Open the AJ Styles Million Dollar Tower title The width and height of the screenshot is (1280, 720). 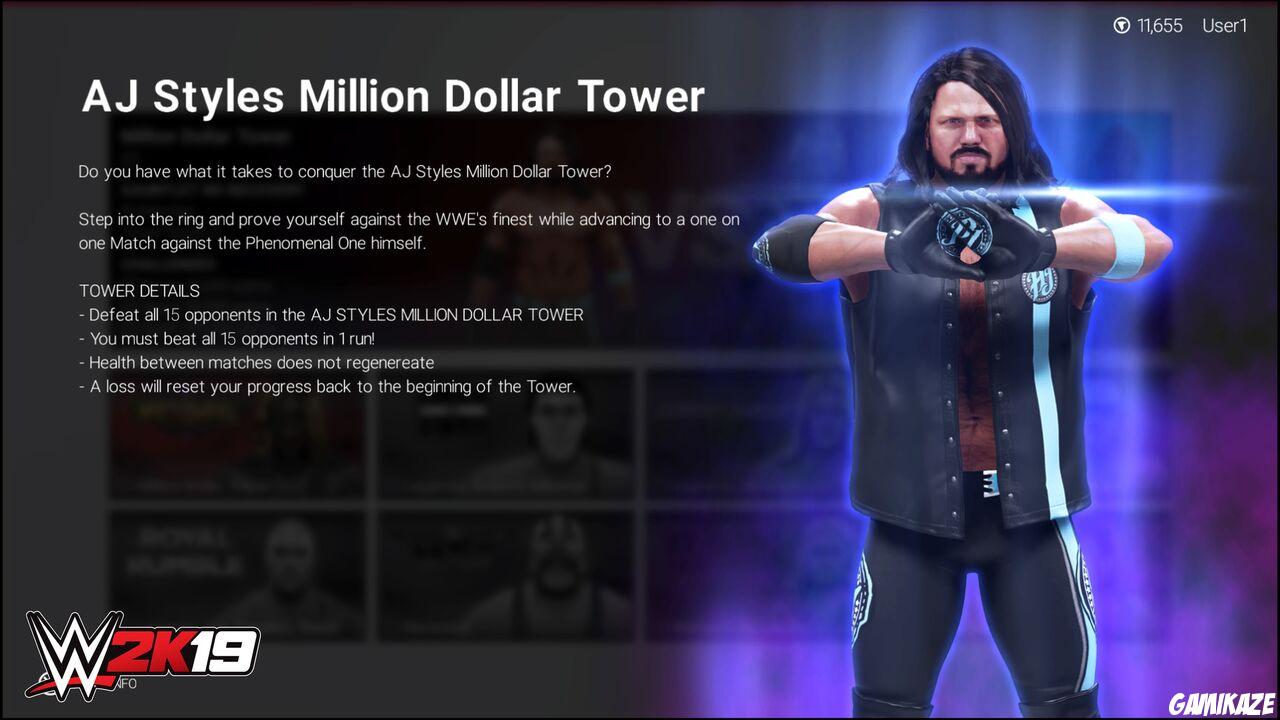pyautogui.click(x=394, y=96)
